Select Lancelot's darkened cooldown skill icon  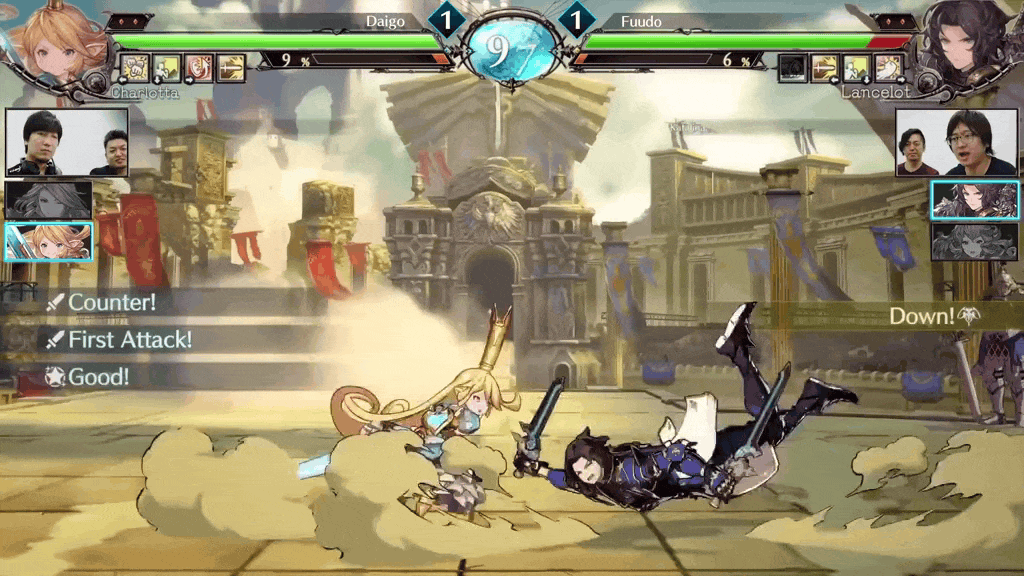coord(792,68)
